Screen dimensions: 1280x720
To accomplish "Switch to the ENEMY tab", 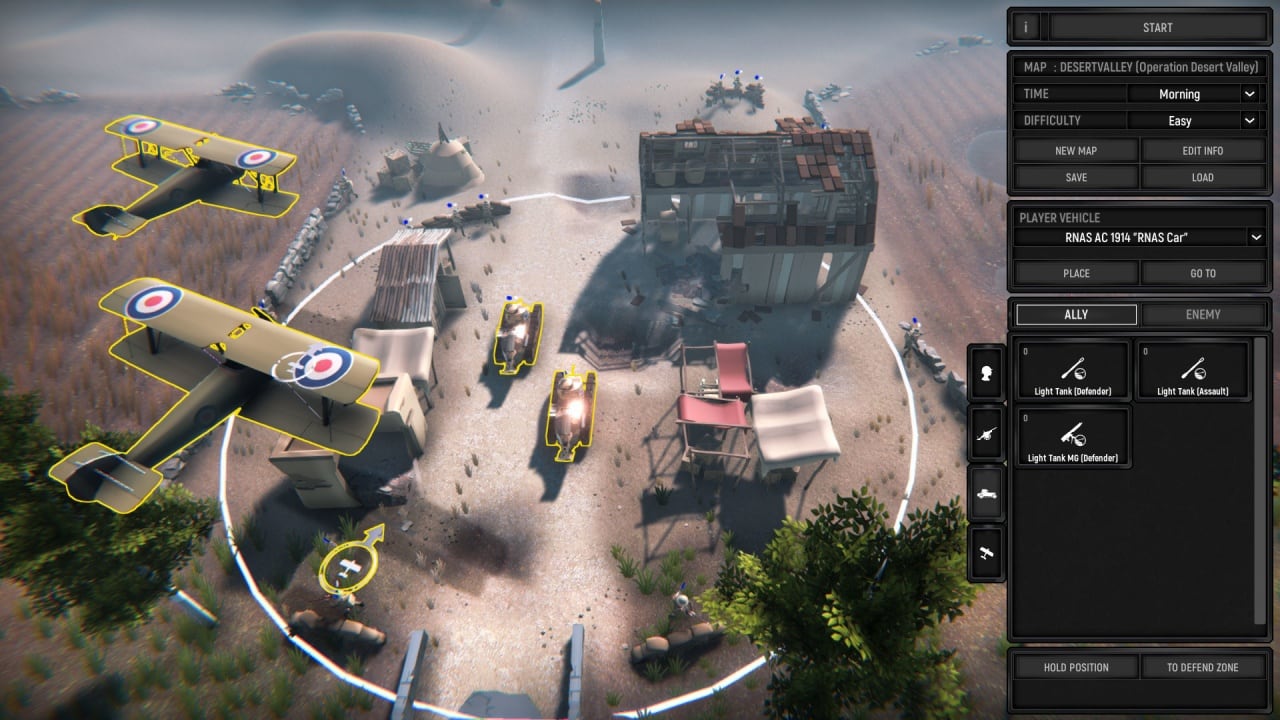I will point(1203,314).
